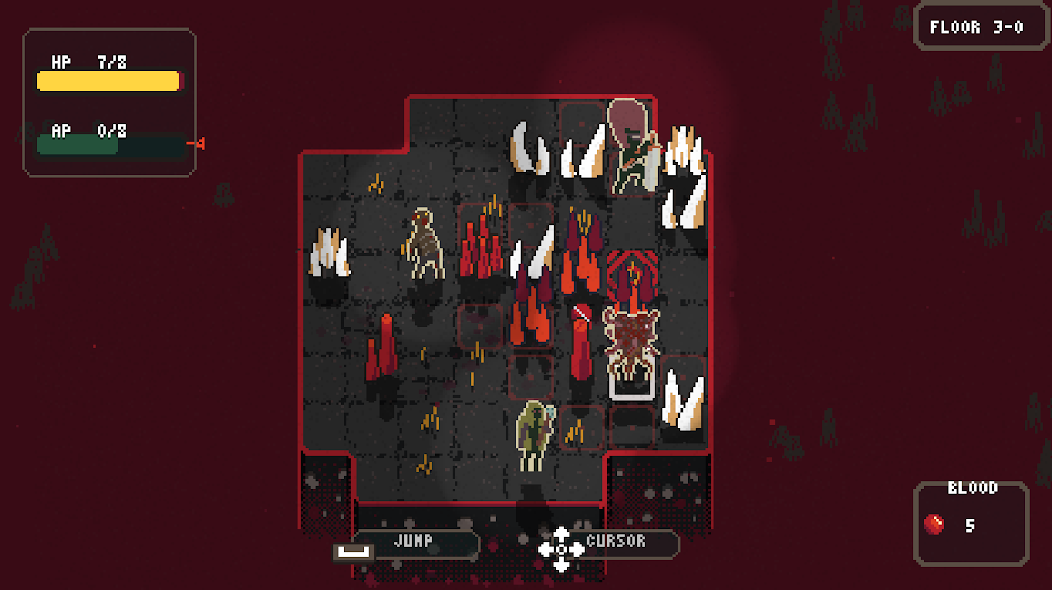
Task: Select the glowing red hexagon-marked tile
Action: coord(631,274)
